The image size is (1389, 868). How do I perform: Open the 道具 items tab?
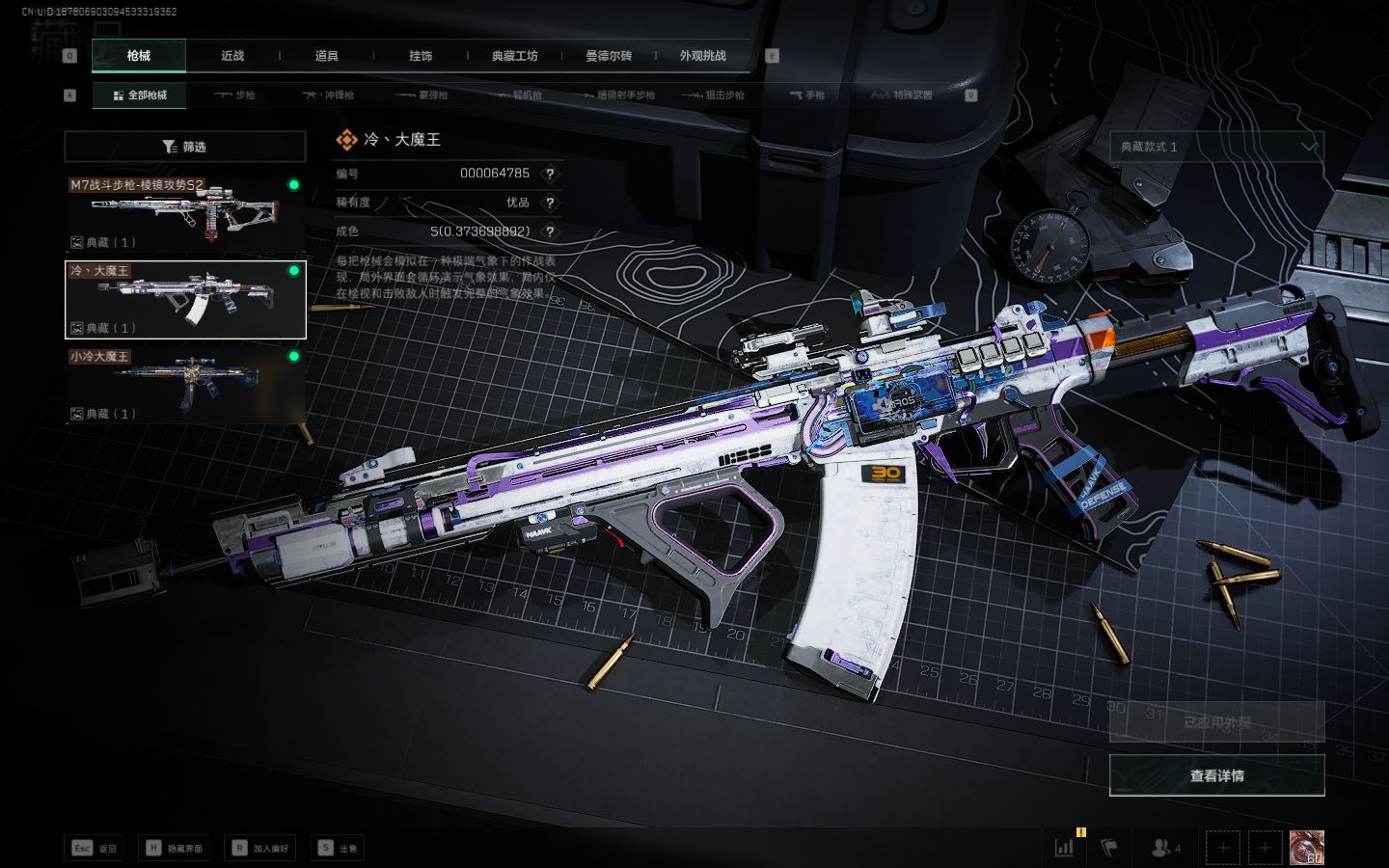point(326,56)
